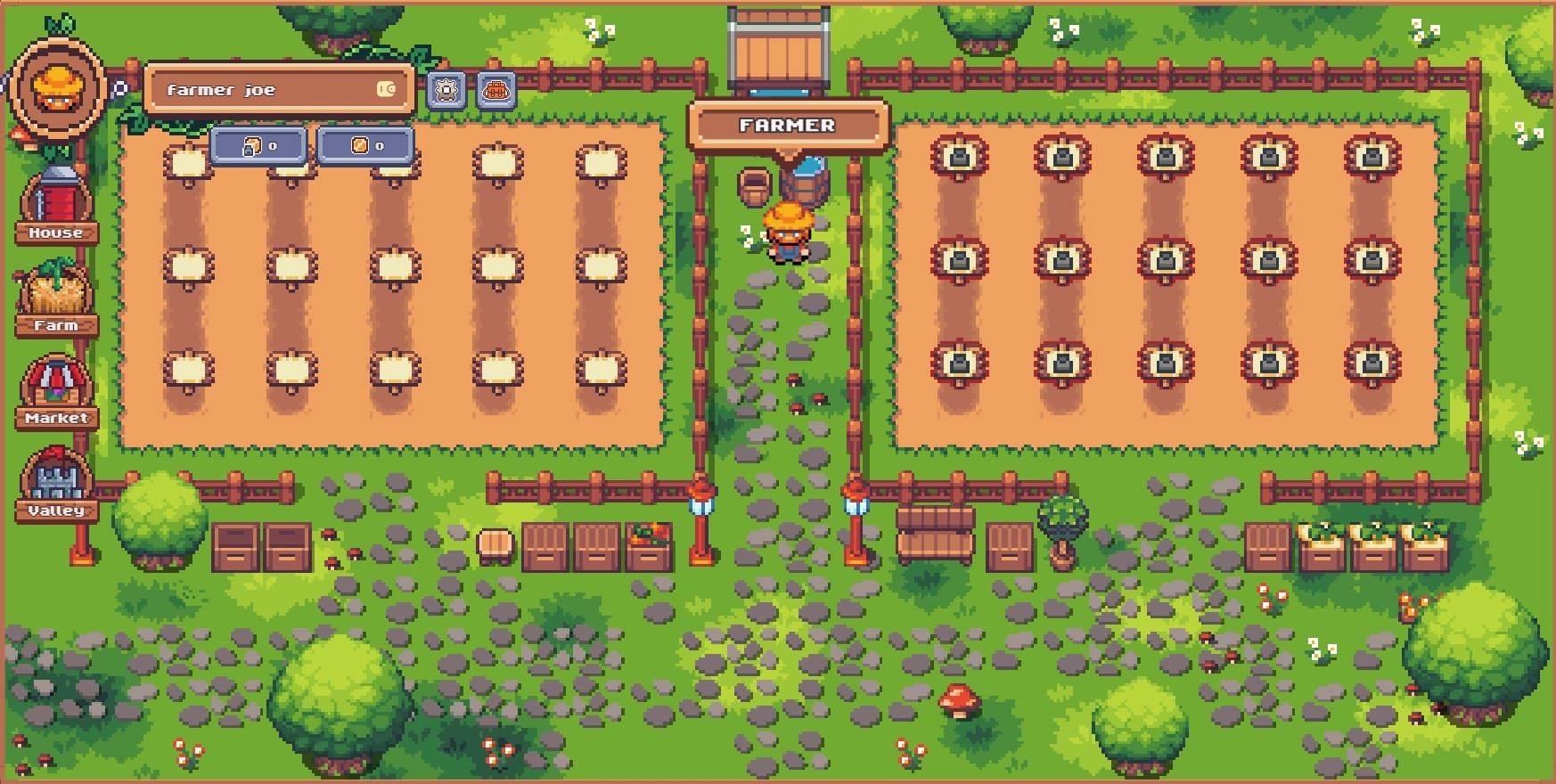Screen dimensions: 1556x784
Task: Toggle the left path lamp post lantern
Action: [x=700, y=503]
